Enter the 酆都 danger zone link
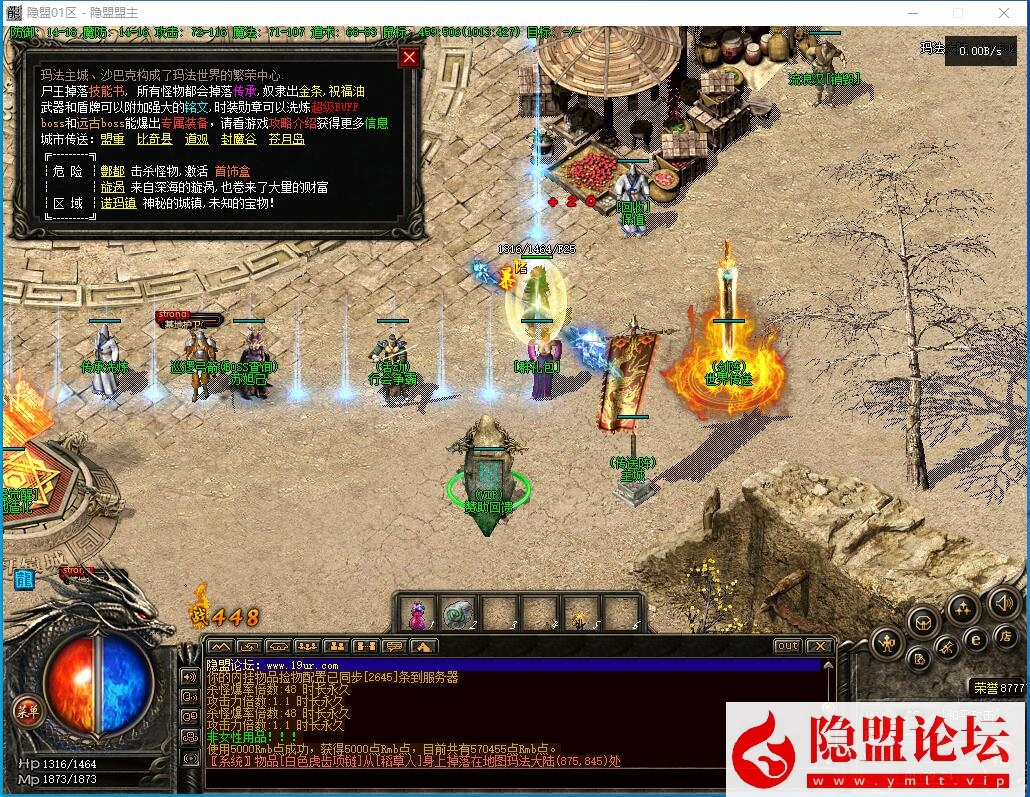This screenshot has width=1030, height=797. pyautogui.click(x=112, y=171)
